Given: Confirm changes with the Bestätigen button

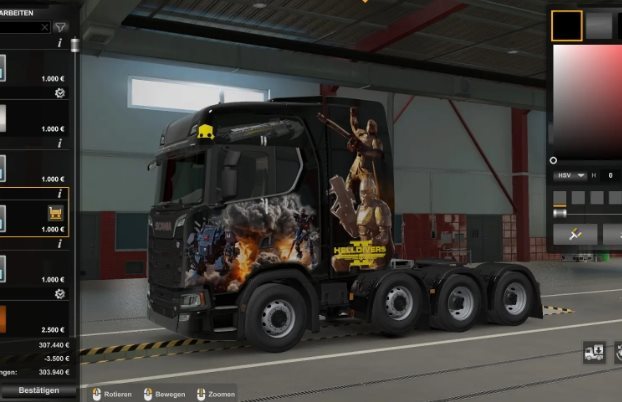Looking at the screenshot, I should [x=32, y=390].
